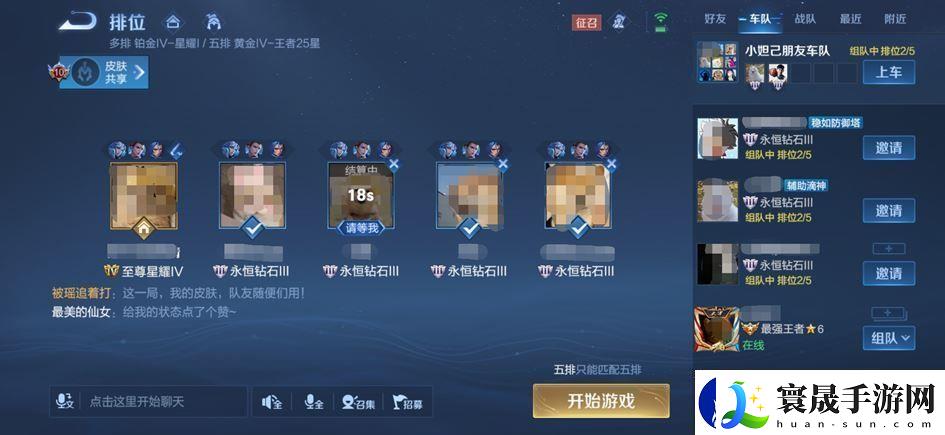Toggle the speaker 全 voice icon

(271, 402)
